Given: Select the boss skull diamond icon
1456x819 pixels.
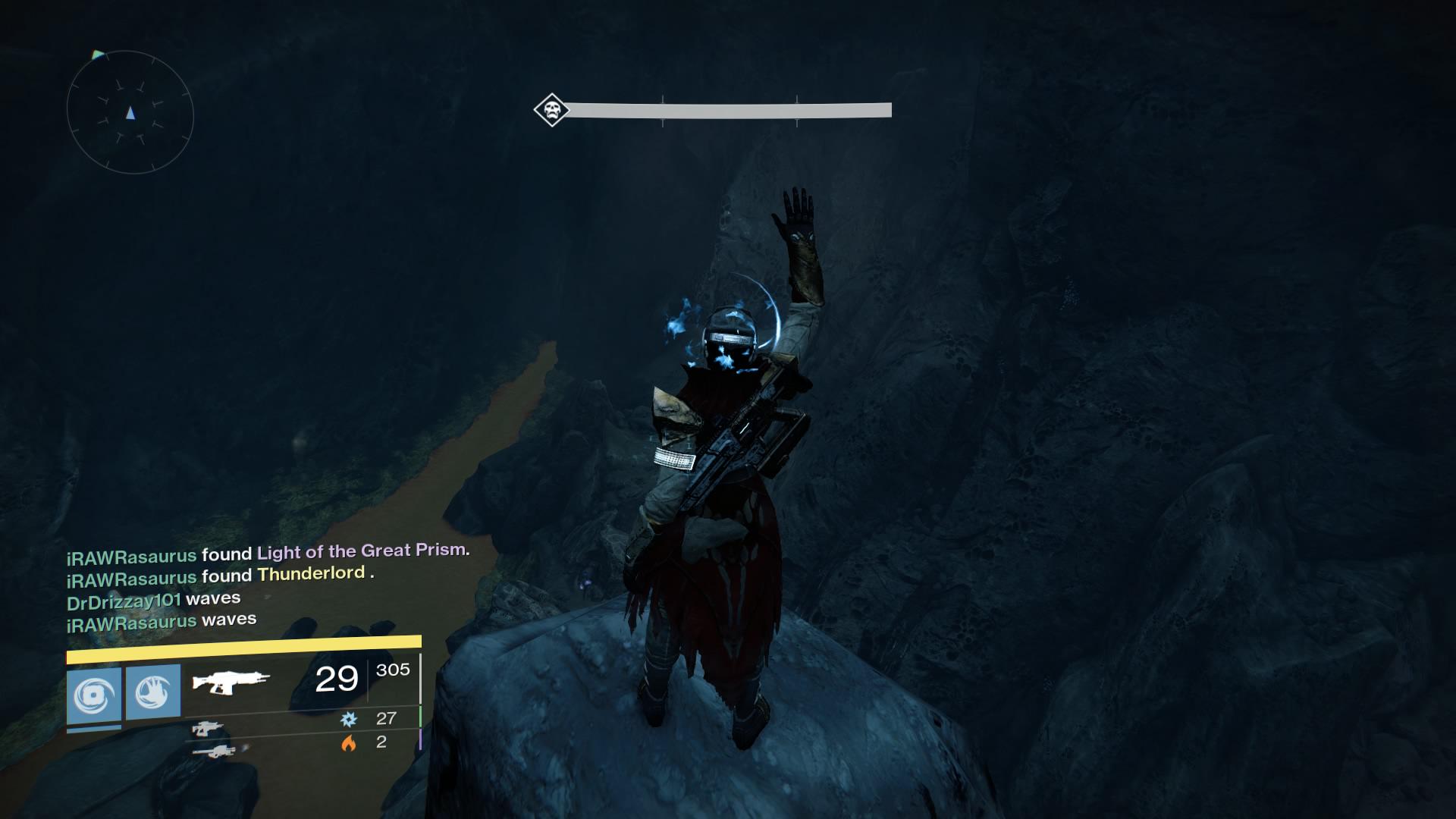Looking at the screenshot, I should tap(551, 111).
